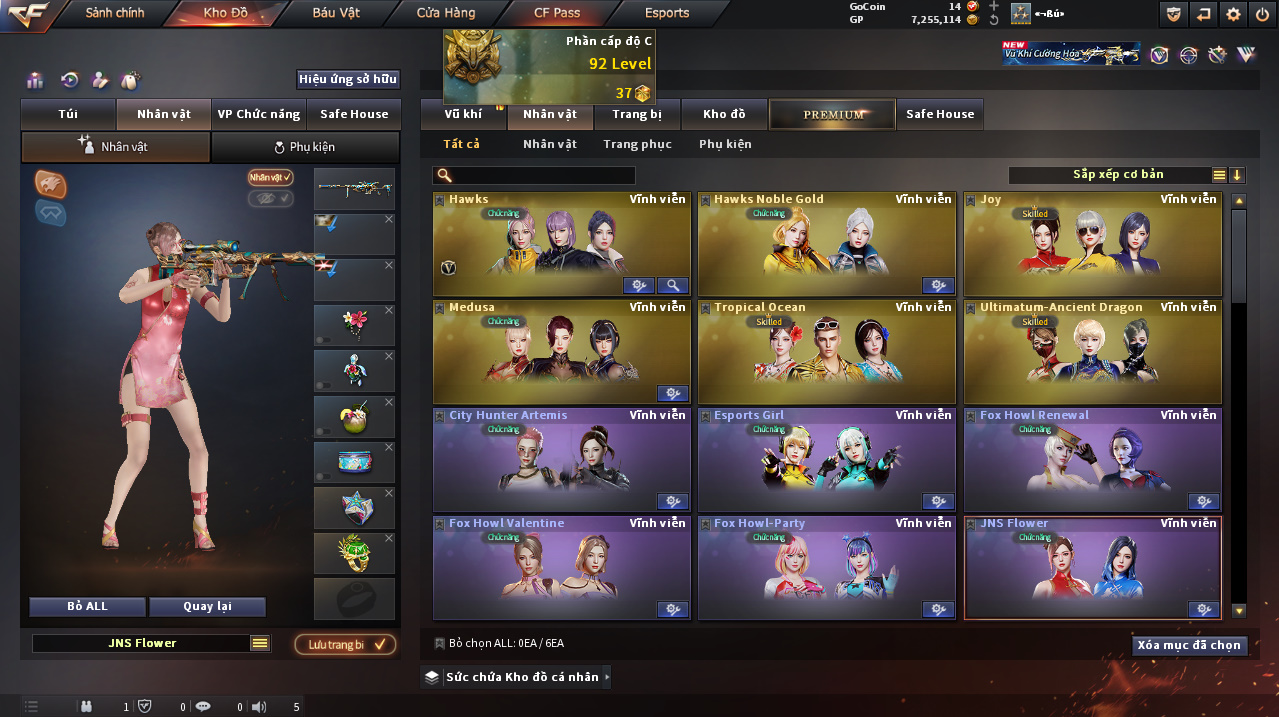Viewport: 1279px width, 717px height.
Task: Switch to the Esports section
Action: [x=667, y=13]
